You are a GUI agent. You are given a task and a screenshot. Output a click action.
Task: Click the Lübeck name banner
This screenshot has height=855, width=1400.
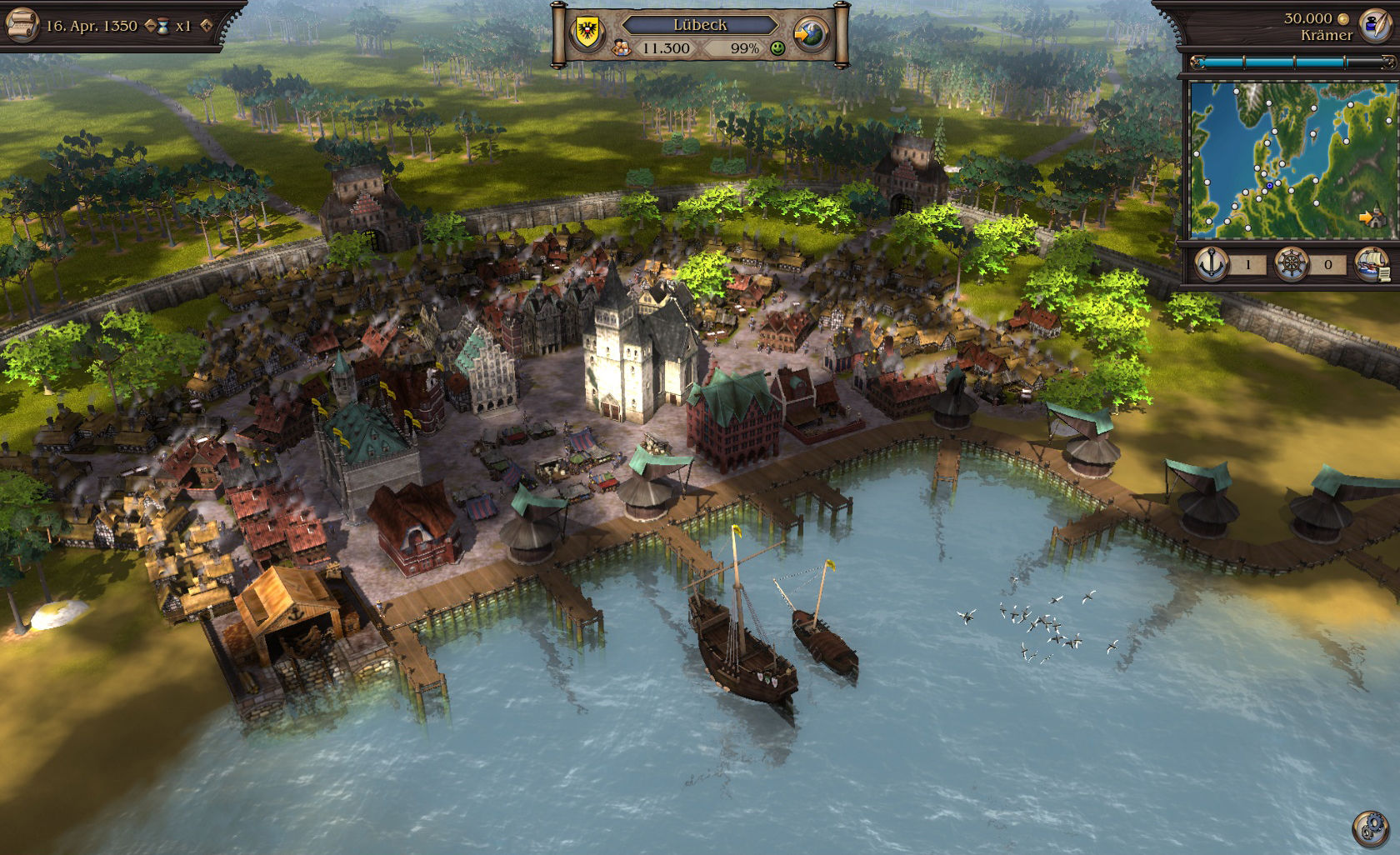700,25
